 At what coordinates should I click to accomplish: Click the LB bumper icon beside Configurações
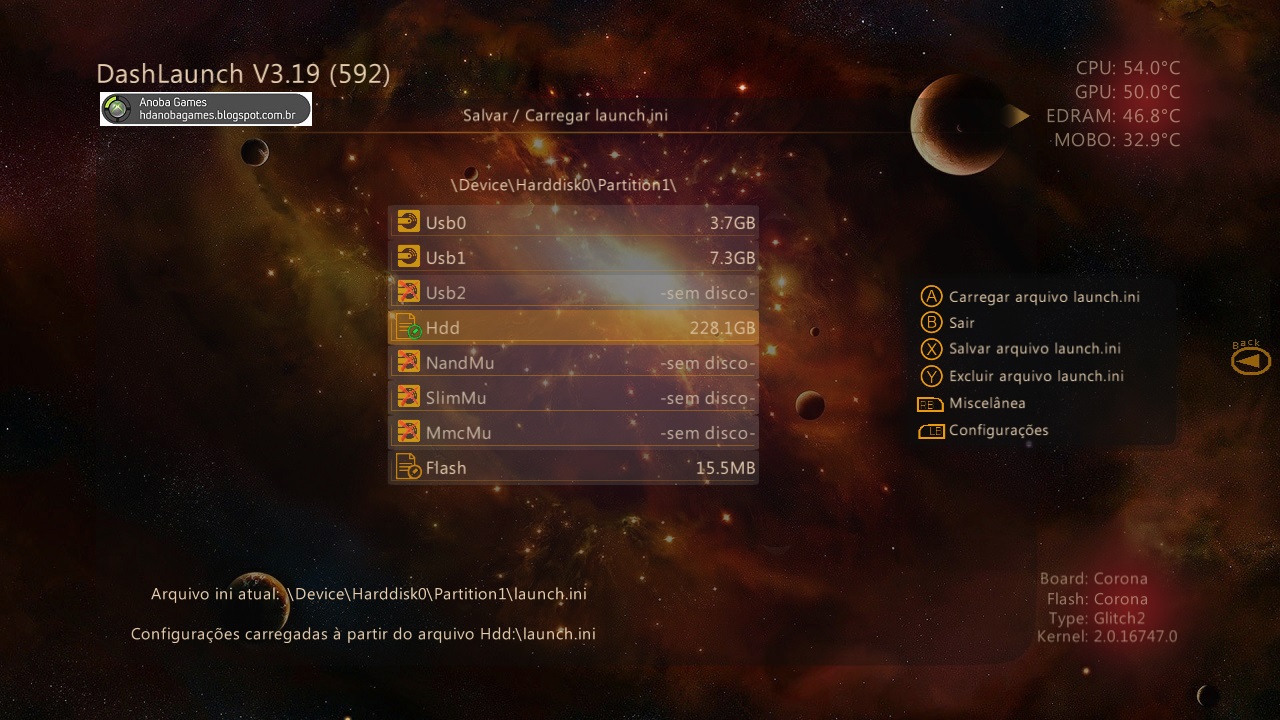point(929,430)
